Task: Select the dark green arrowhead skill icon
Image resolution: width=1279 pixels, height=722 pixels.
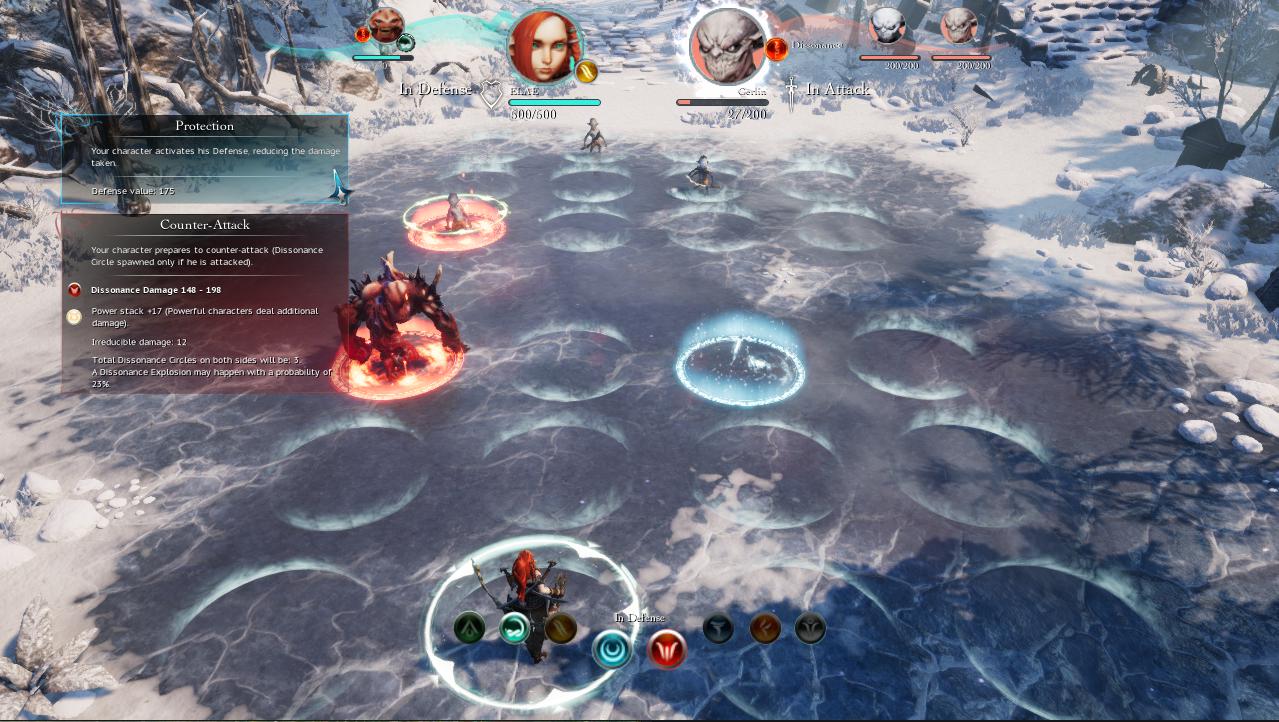Action: [x=469, y=628]
